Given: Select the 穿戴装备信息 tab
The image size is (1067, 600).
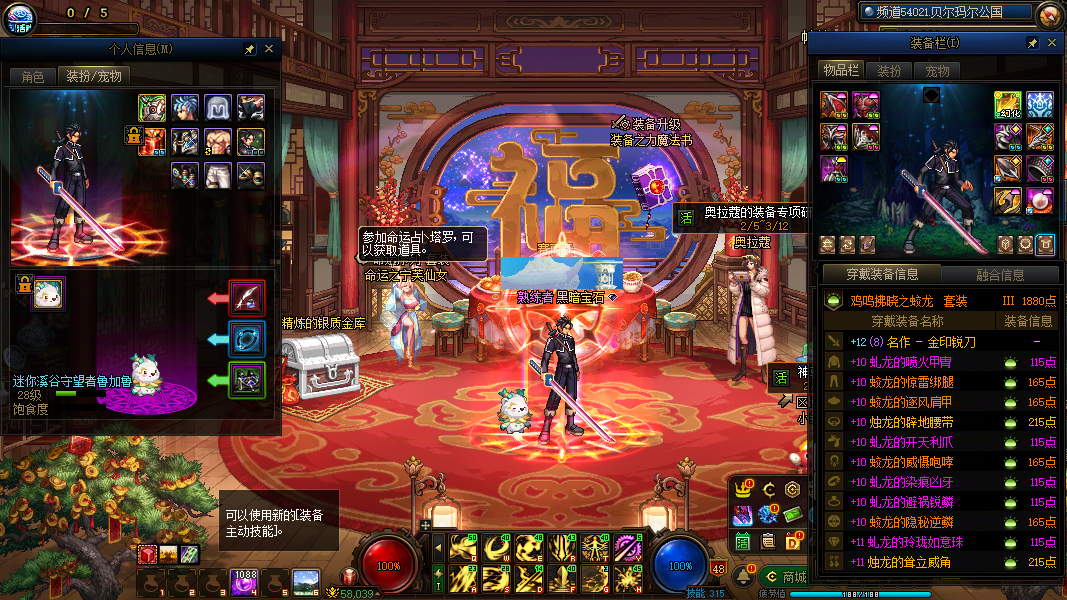Looking at the screenshot, I should [882, 275].
